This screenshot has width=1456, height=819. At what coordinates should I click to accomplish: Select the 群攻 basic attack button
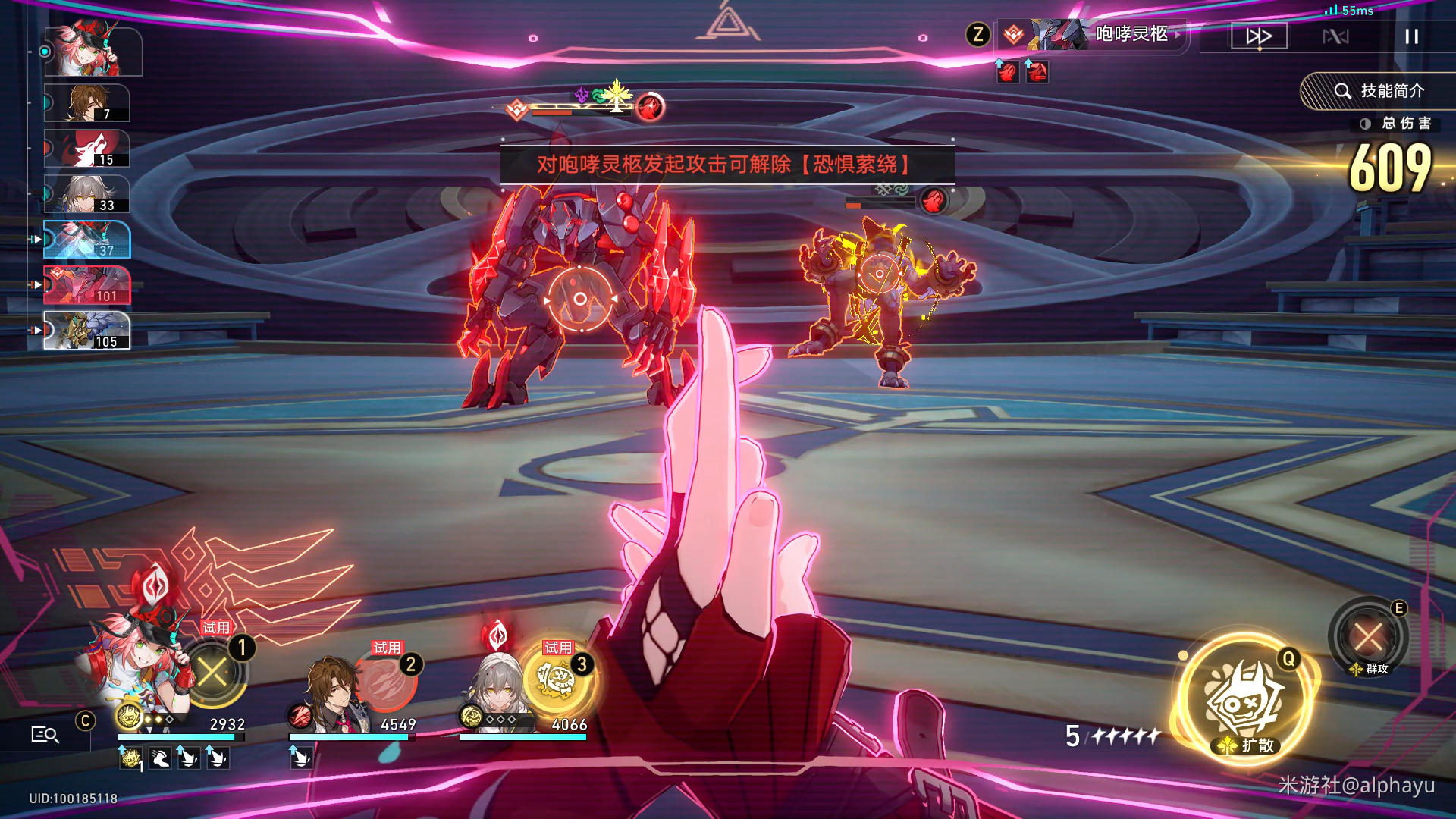[x=1368, y=637]
